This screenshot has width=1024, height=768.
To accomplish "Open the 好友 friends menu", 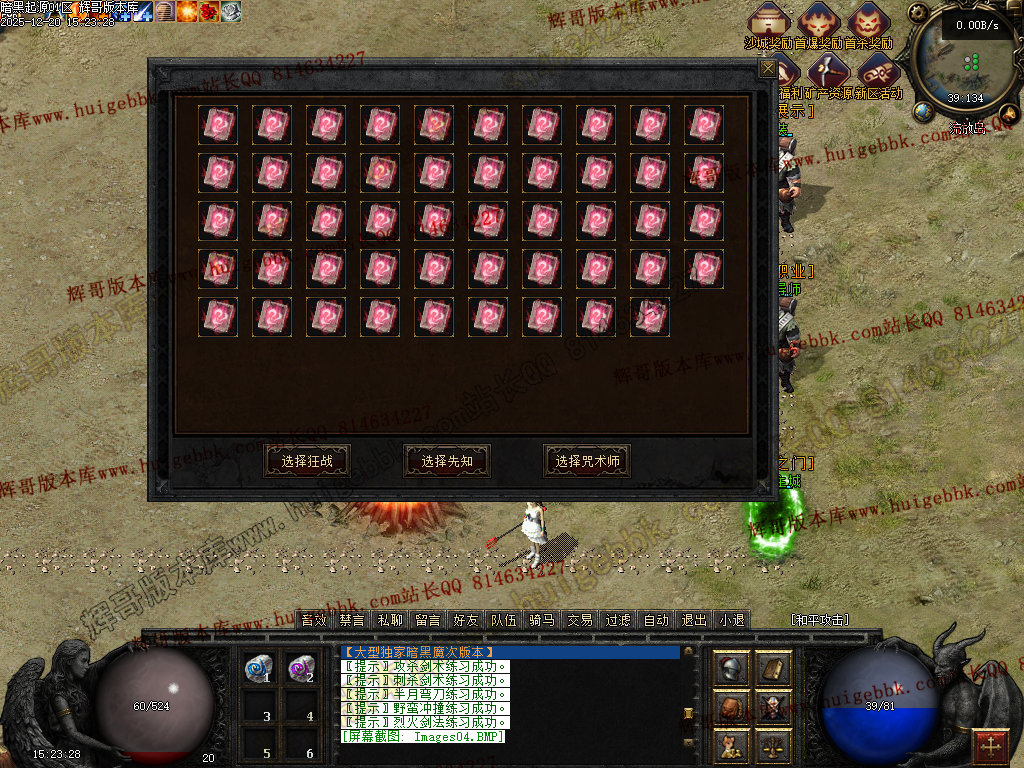I will coord(466,620).
